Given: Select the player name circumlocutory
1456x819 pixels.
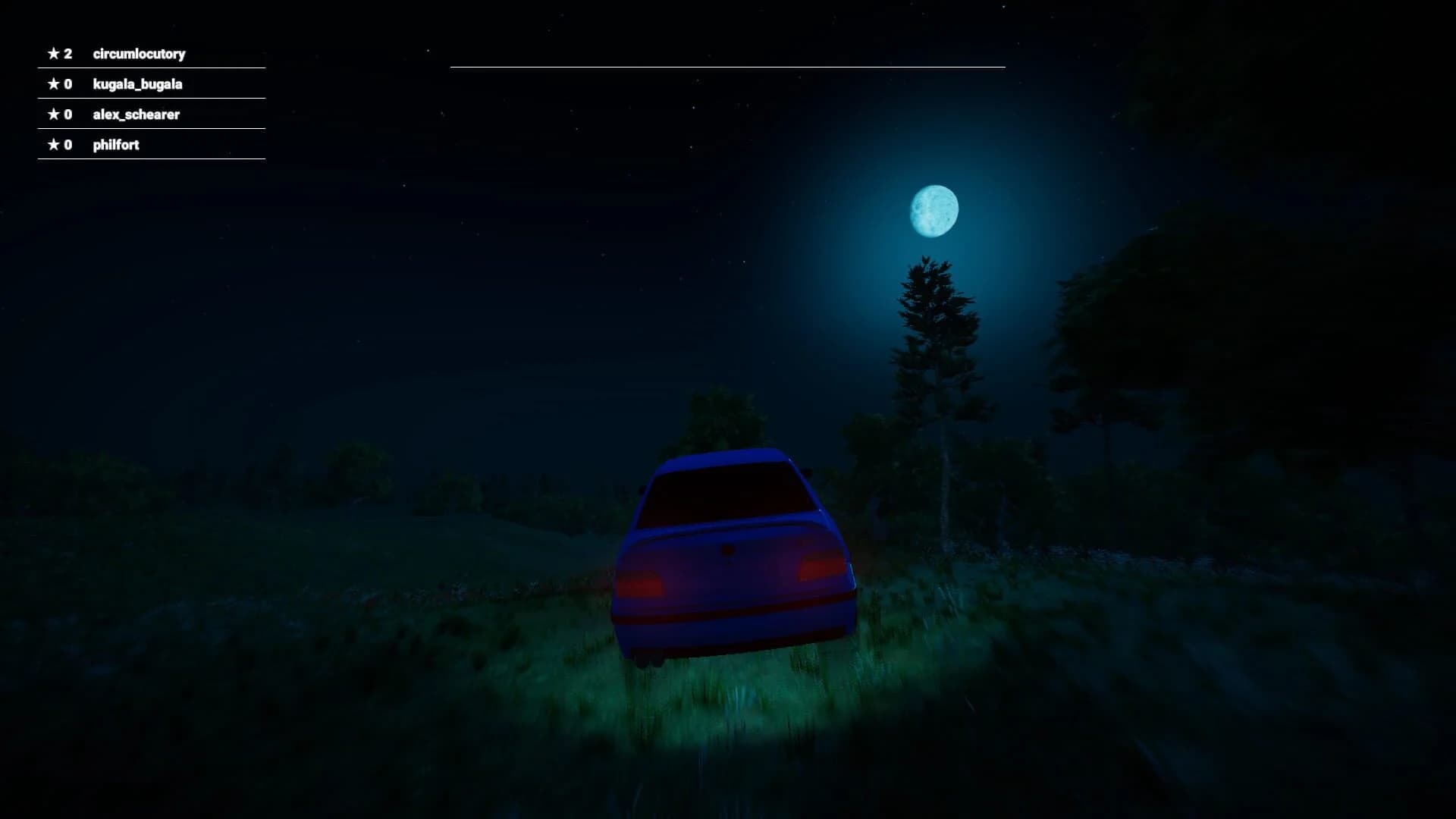Looking at the screenshot, I should [140, 54].
